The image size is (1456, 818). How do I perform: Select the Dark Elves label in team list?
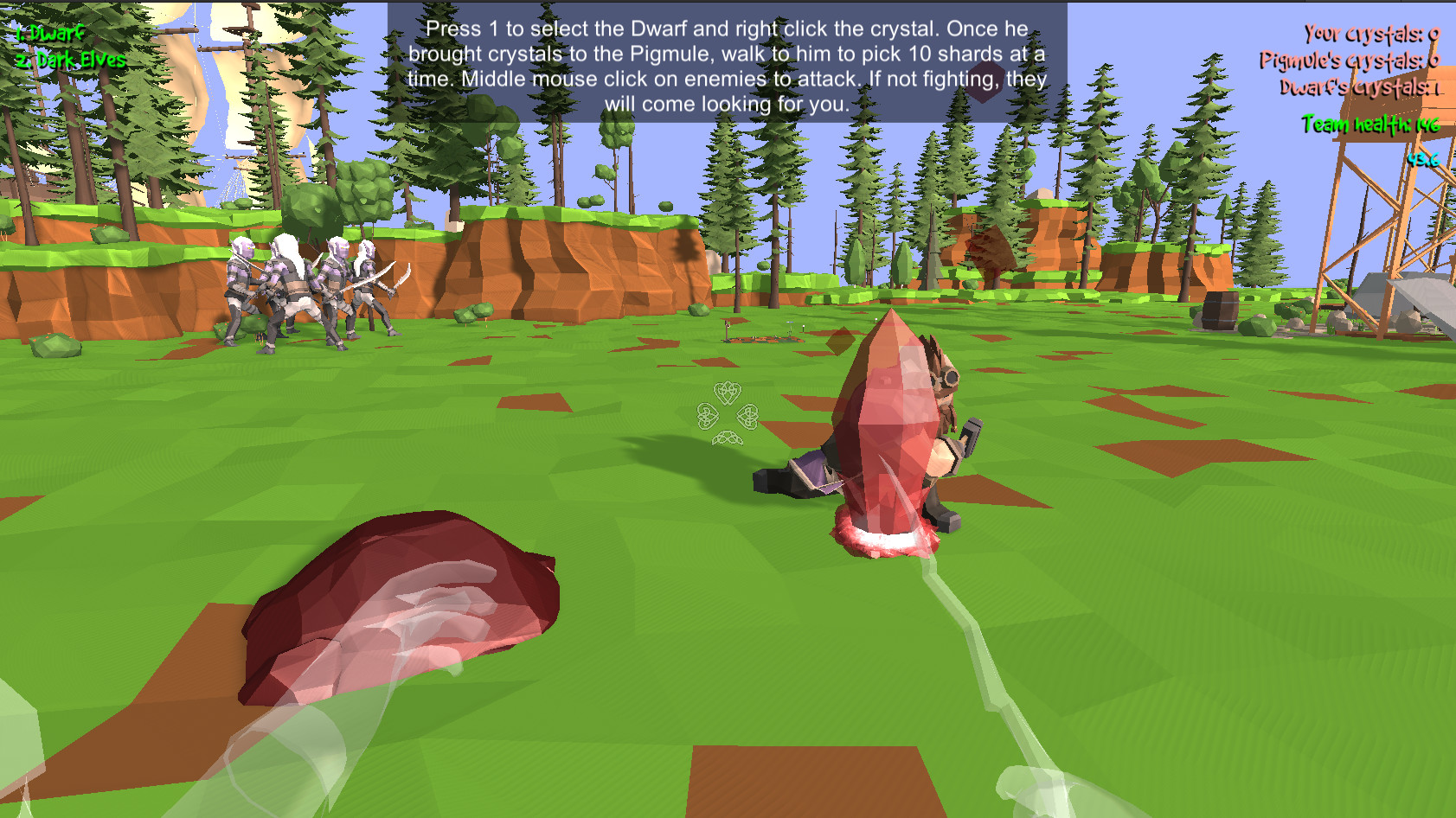(x=69, y=61)
